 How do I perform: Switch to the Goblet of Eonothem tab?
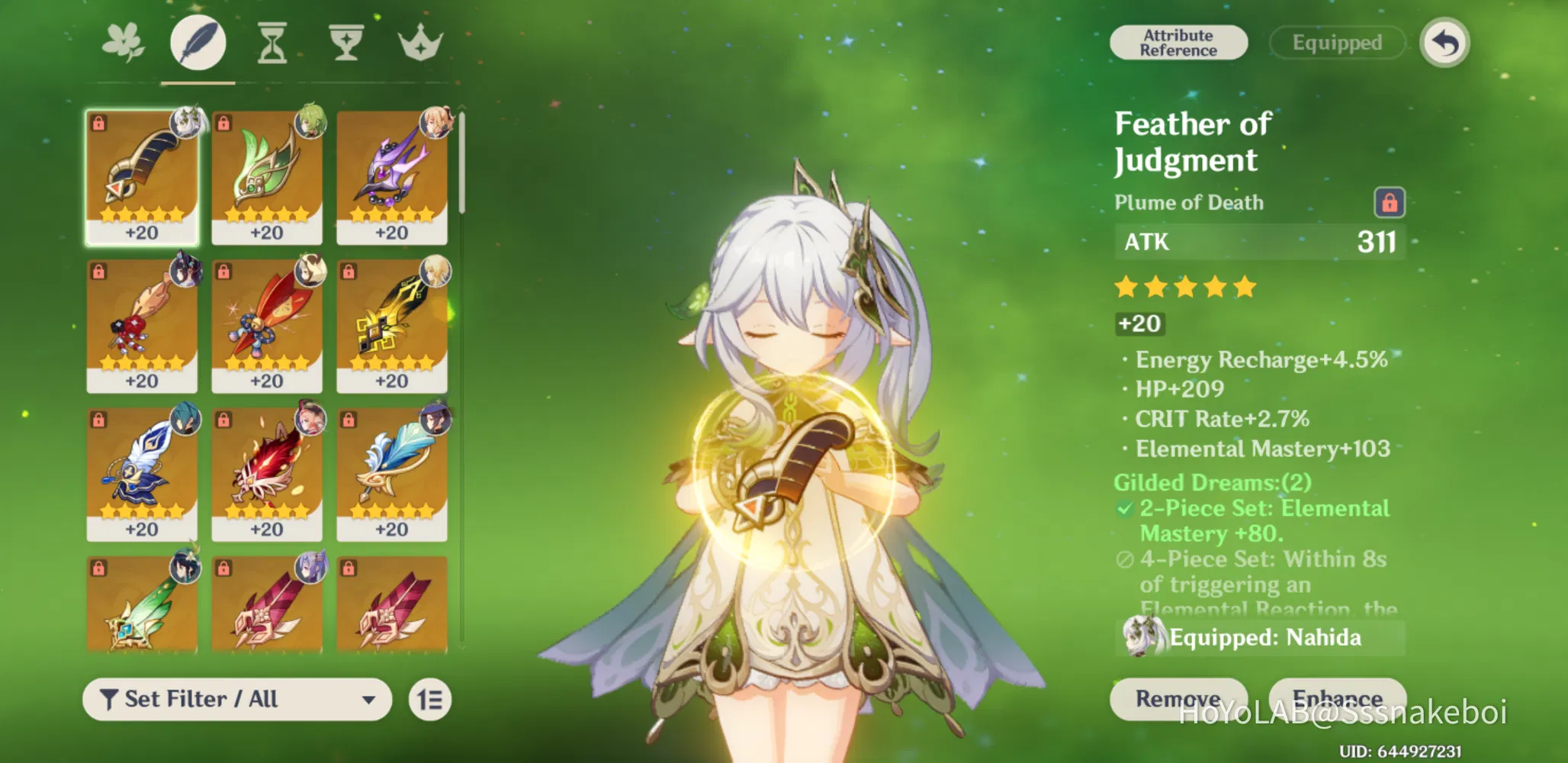tap(347, 42)
